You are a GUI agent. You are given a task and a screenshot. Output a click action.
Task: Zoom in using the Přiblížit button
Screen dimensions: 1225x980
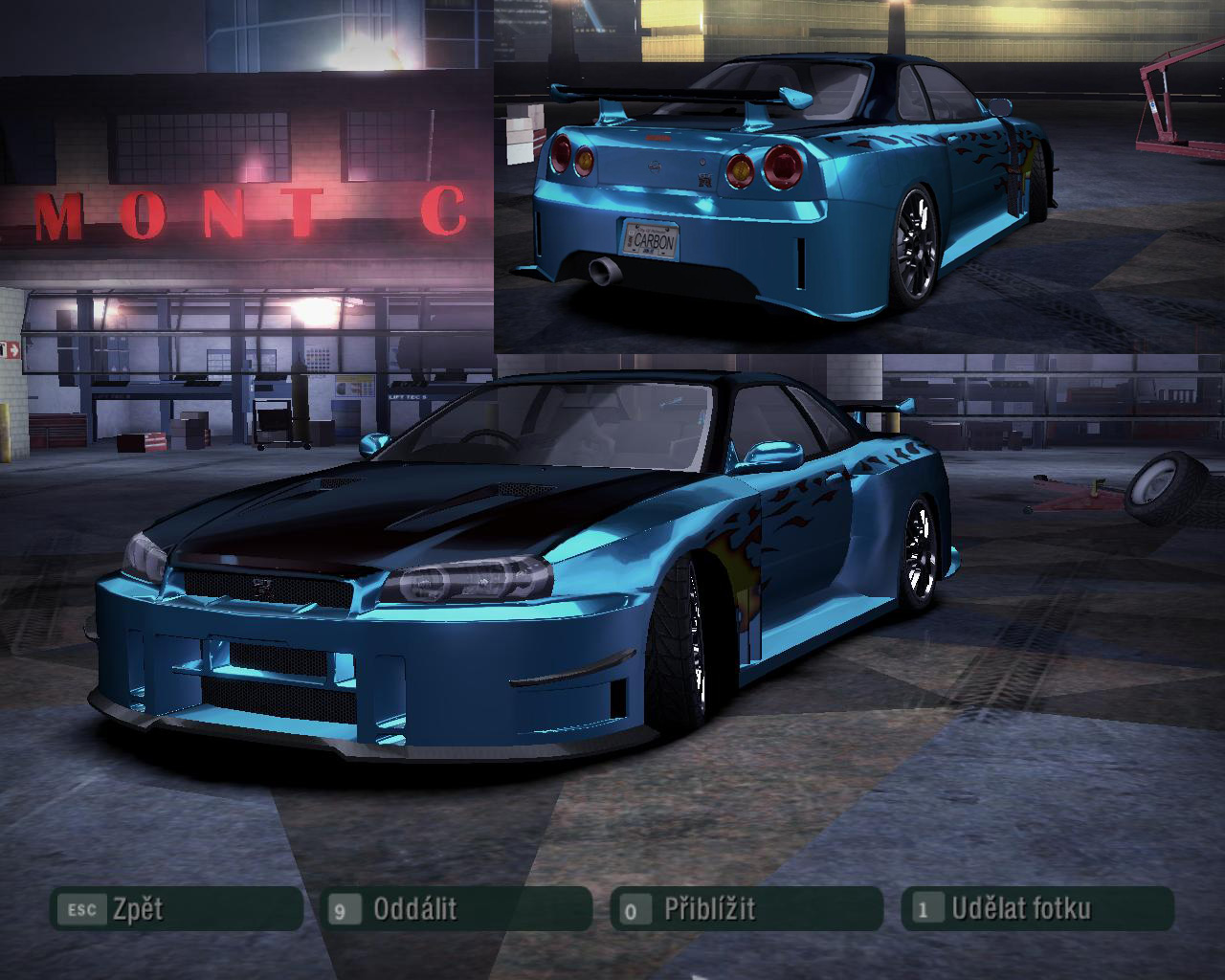pos(746,909)
